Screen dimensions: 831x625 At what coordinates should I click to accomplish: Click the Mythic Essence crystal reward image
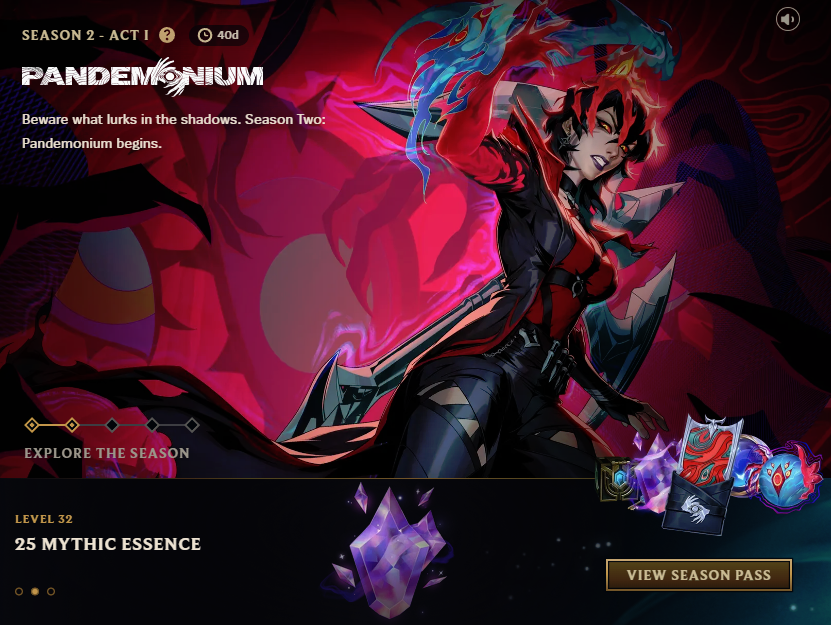[390, 547]
